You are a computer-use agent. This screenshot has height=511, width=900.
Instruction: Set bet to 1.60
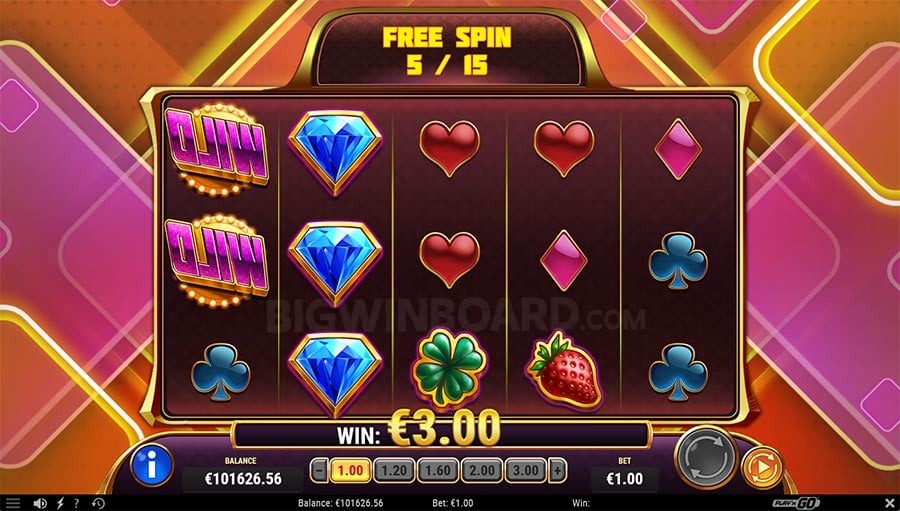(439, 470)
